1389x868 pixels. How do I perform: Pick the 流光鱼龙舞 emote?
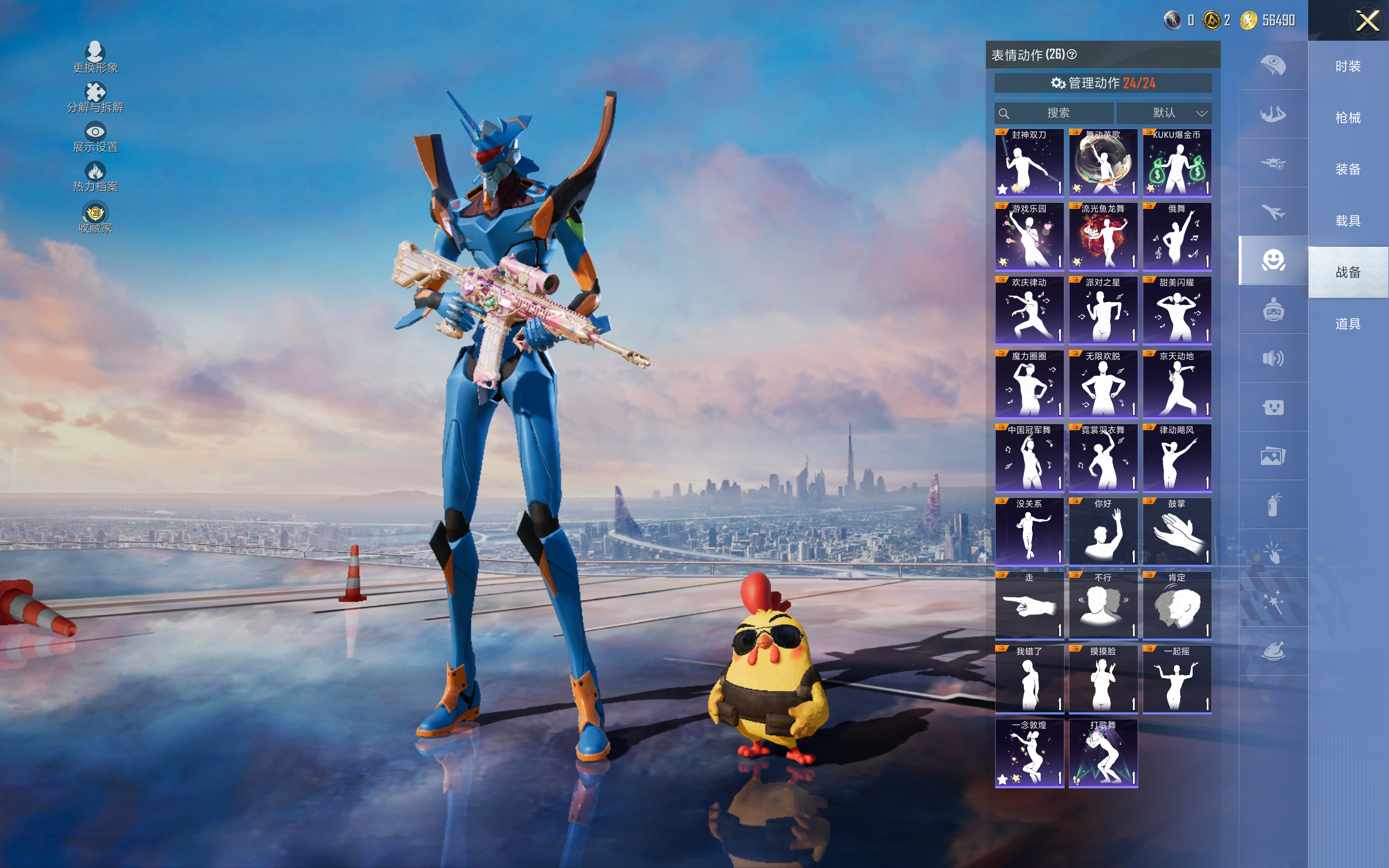(x=1103, y=237)
